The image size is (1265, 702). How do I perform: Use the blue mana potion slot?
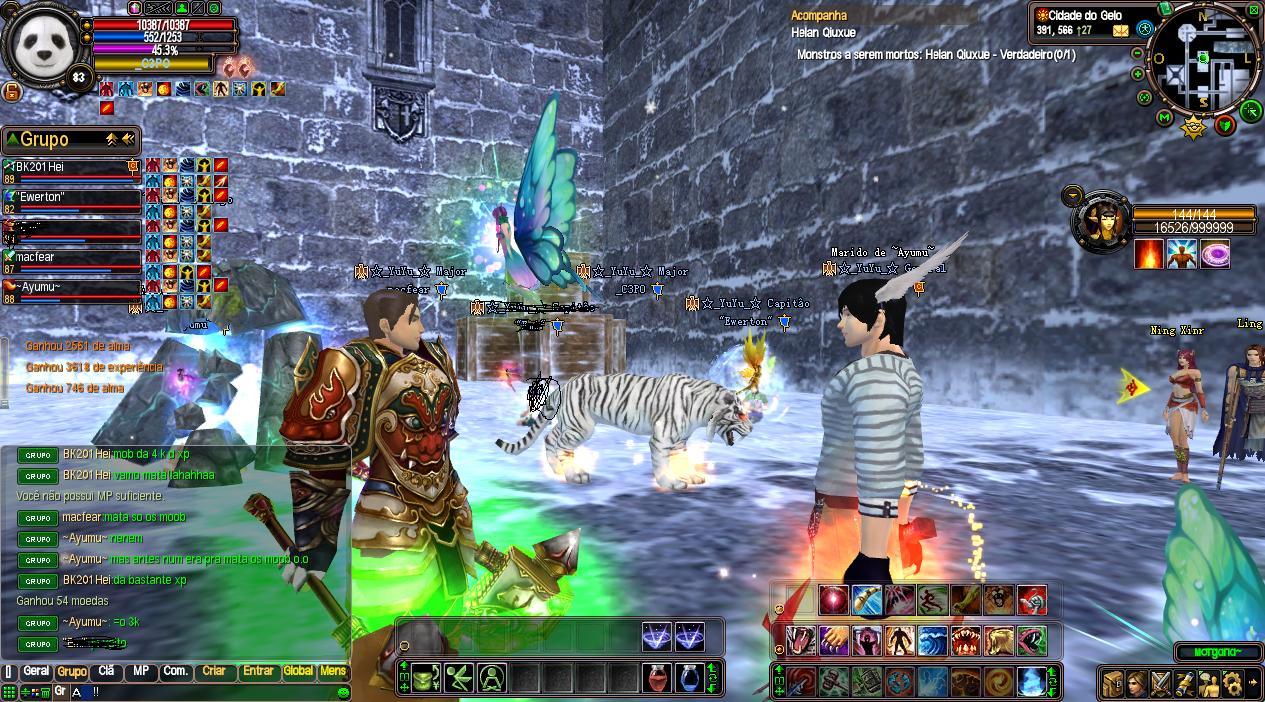688,677
